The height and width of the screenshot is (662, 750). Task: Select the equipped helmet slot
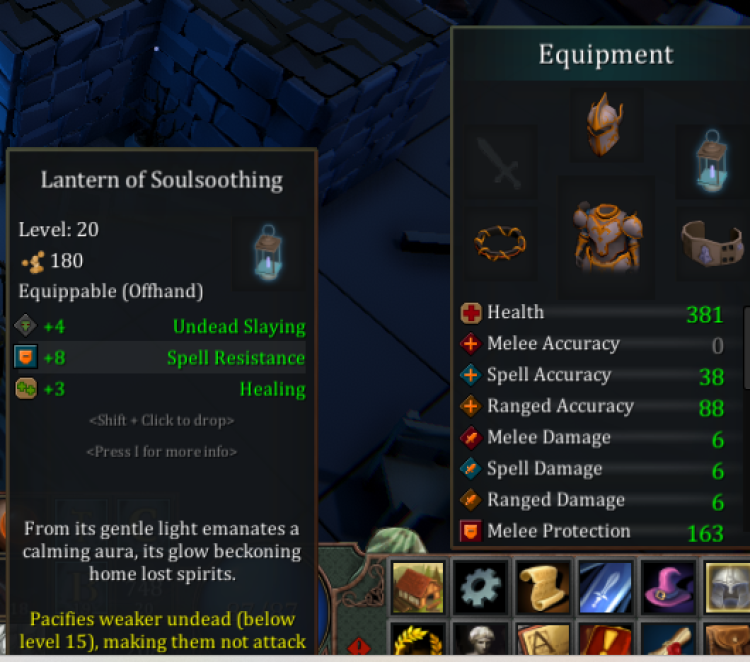click(606, 125)
